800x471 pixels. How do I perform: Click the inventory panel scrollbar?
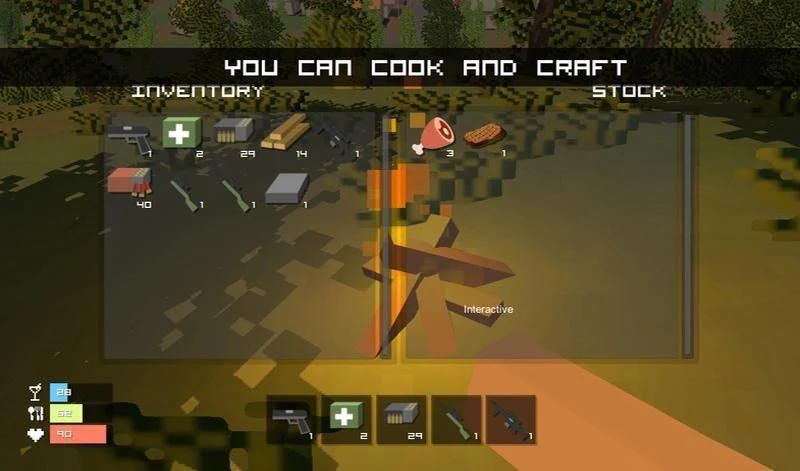pos(386,235)
